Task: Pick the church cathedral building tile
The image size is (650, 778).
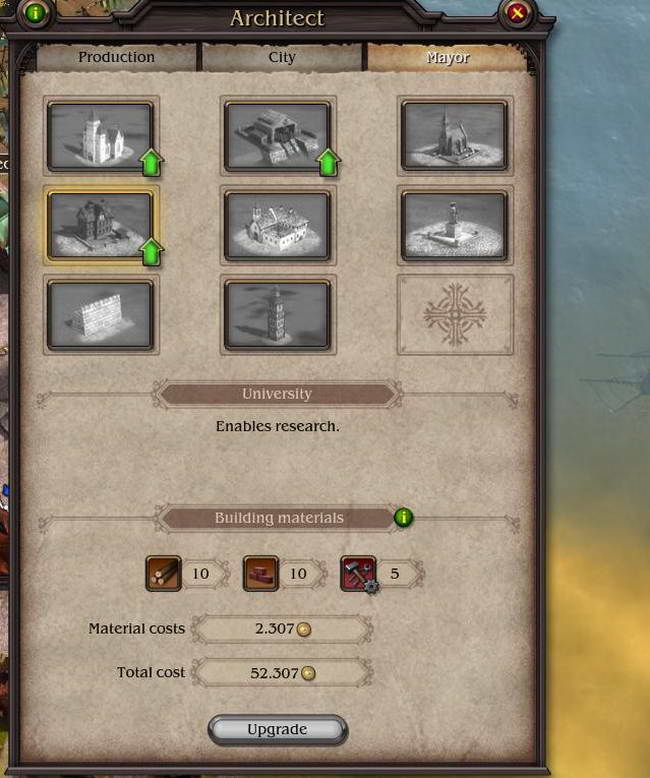Action: click(x=454, y=136)
